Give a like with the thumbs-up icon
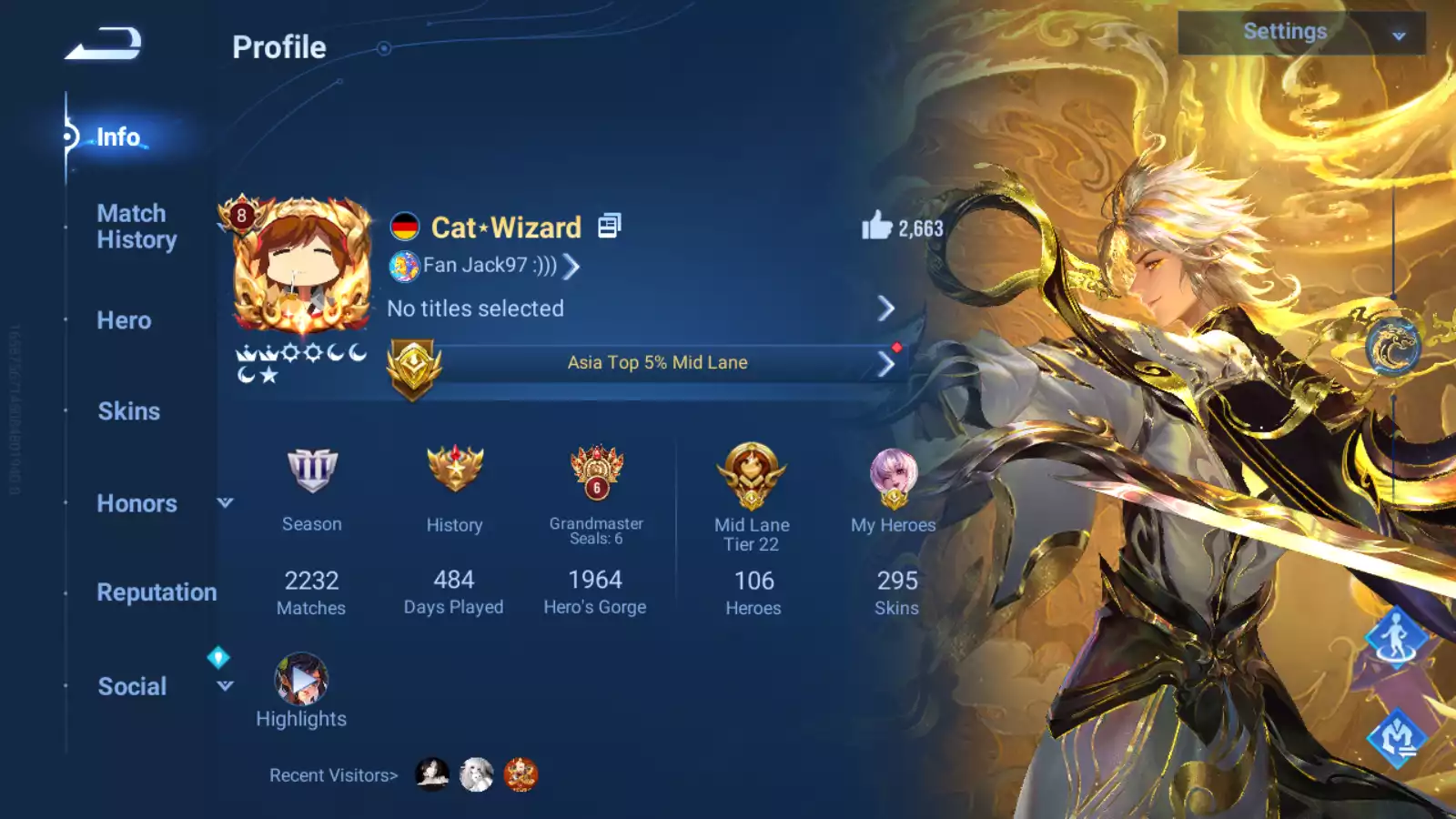1456x819 pixels. (877, 226)
